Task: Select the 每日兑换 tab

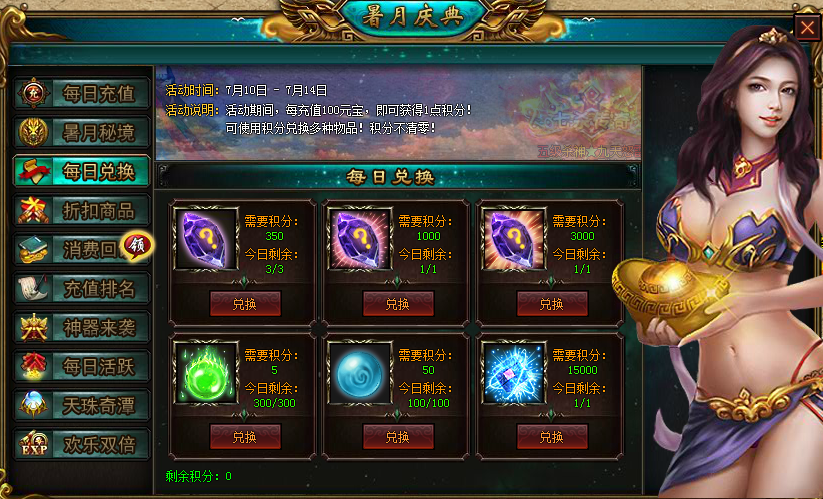Action: (82, 171)
